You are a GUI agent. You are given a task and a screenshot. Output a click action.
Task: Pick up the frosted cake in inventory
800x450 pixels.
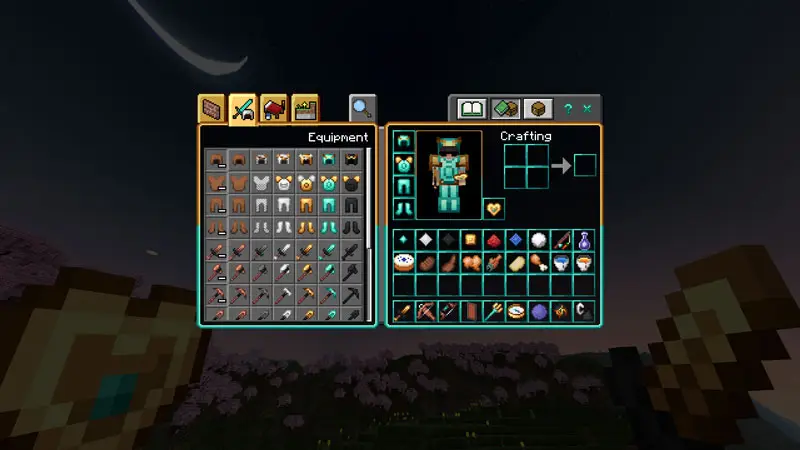pyautogui.click(x=405, y=263)
